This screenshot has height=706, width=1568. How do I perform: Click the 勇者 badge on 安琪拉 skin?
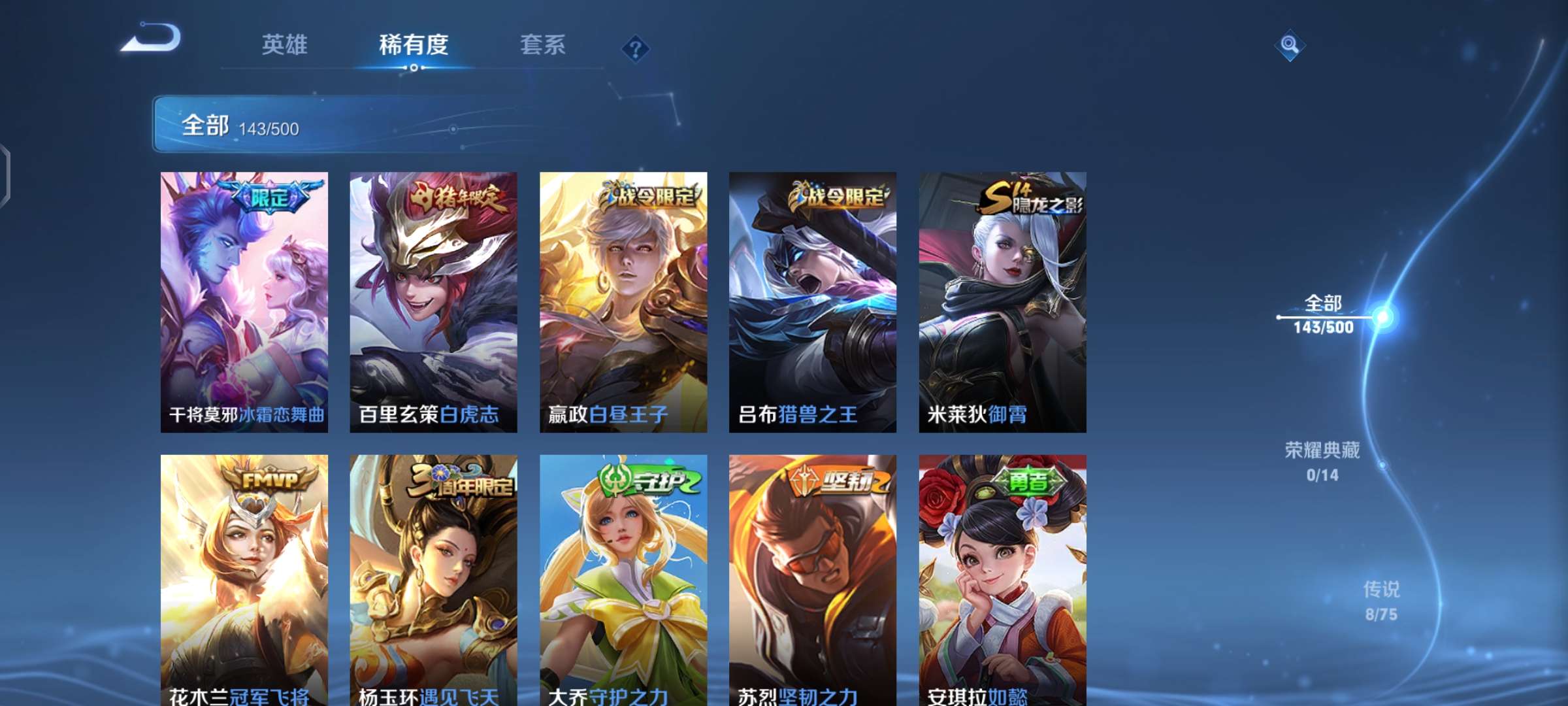pos(1030,480)
